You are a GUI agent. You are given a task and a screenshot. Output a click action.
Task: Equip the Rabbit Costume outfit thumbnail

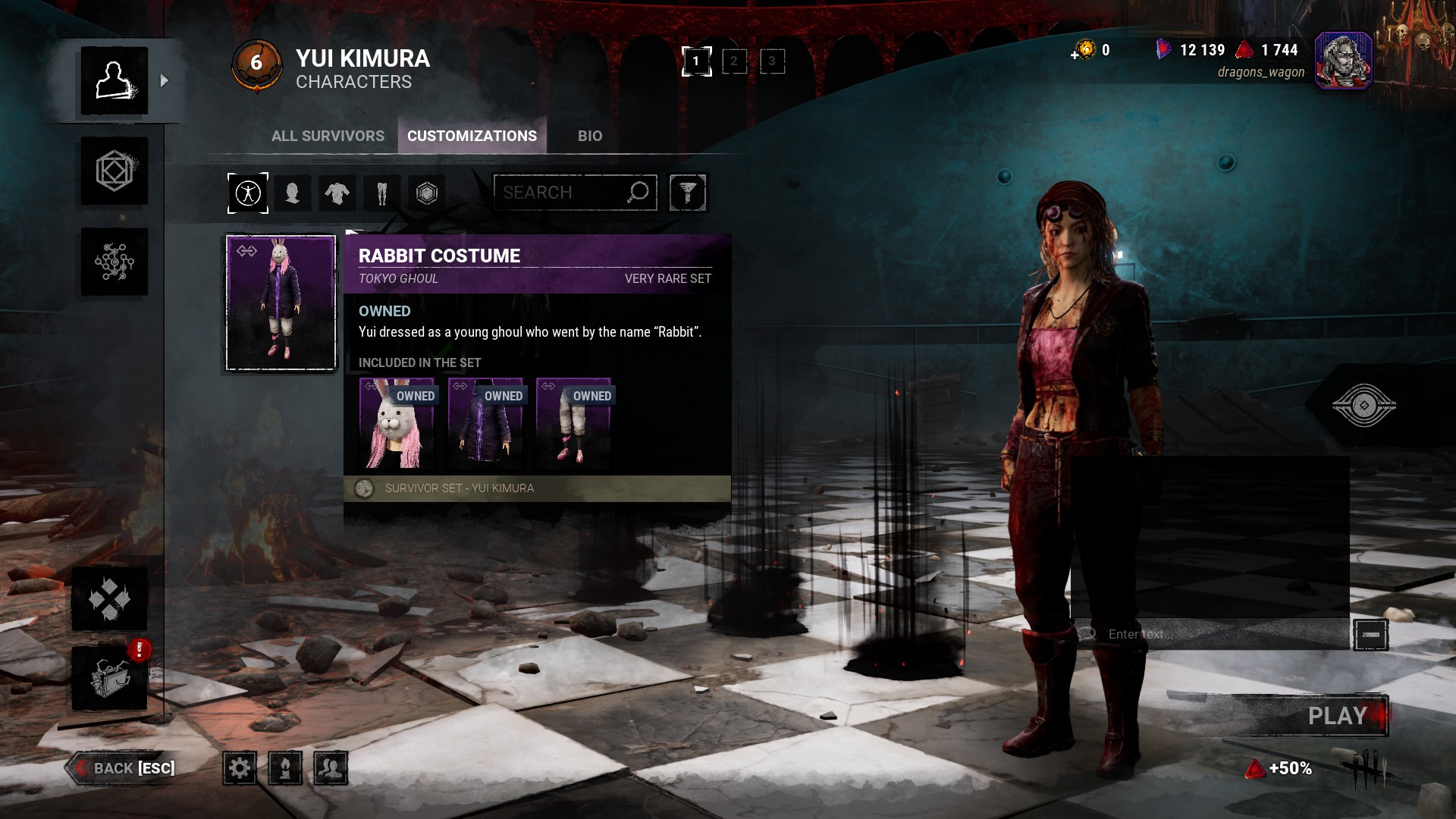click(281, 303)
